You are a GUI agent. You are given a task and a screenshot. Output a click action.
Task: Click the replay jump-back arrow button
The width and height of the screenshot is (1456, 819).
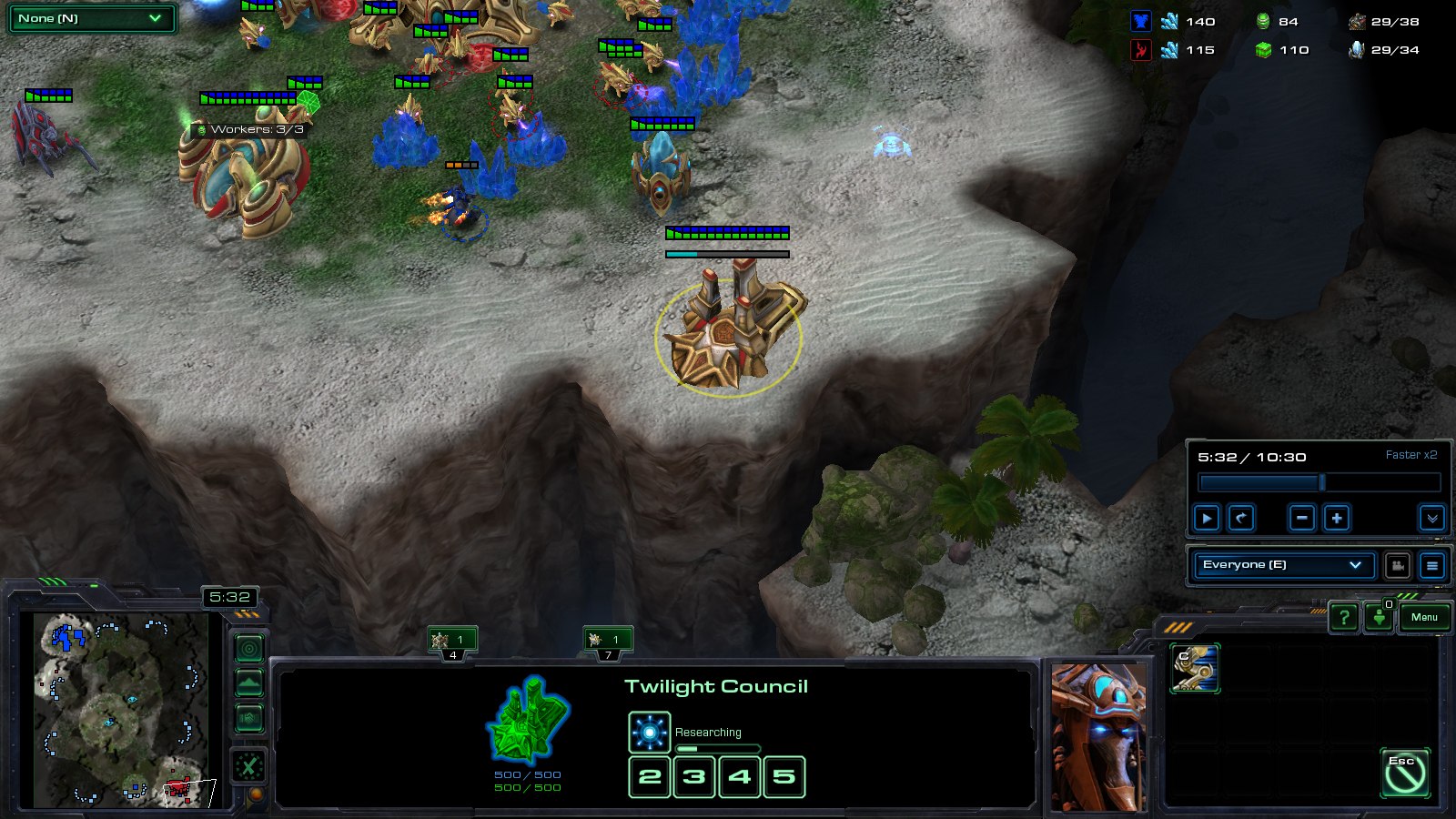(x=1241, y=519)
